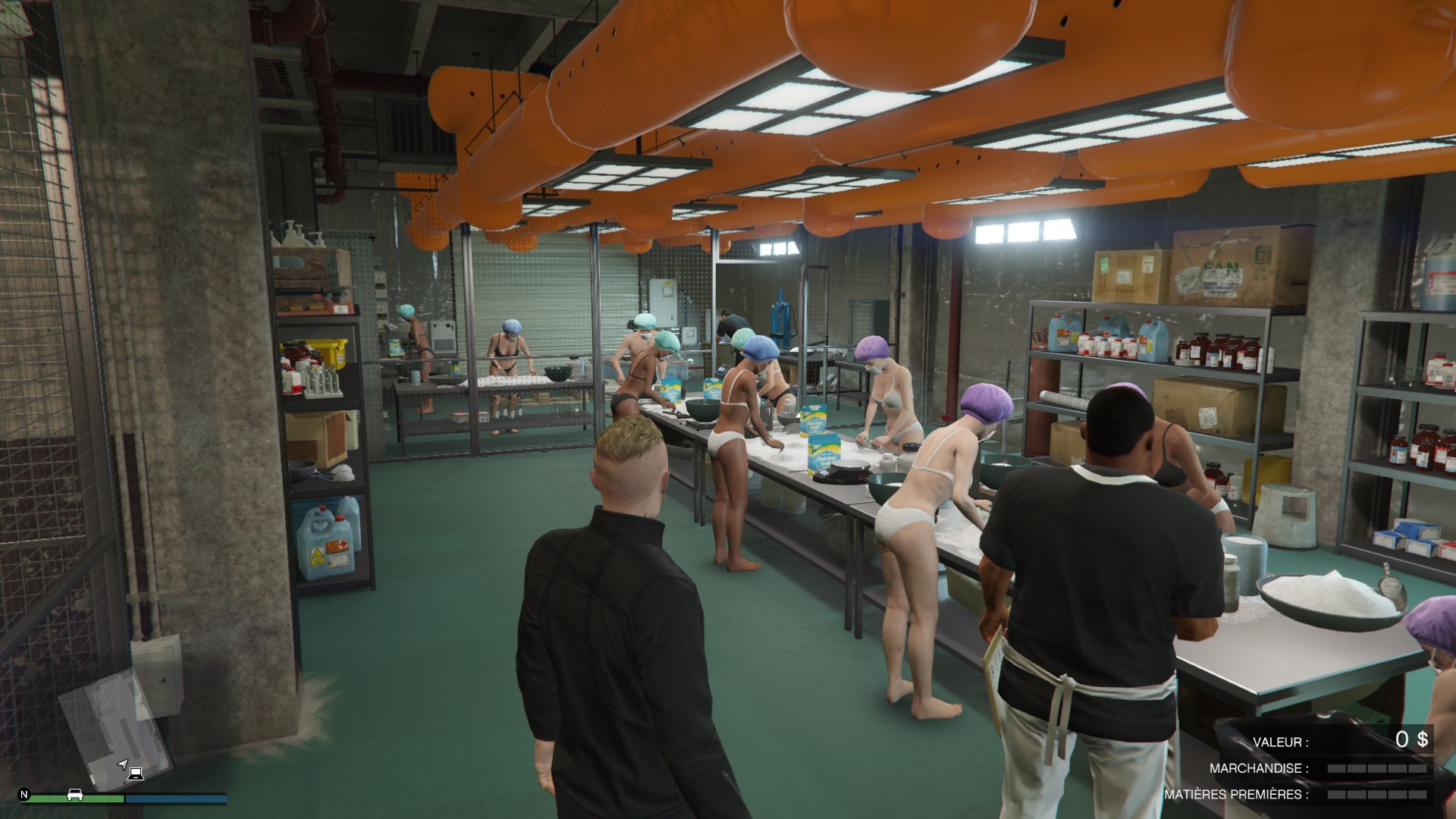Select the white player arrow on the minimap
This screenshot has width=1456, height=819.
point(123,763)
